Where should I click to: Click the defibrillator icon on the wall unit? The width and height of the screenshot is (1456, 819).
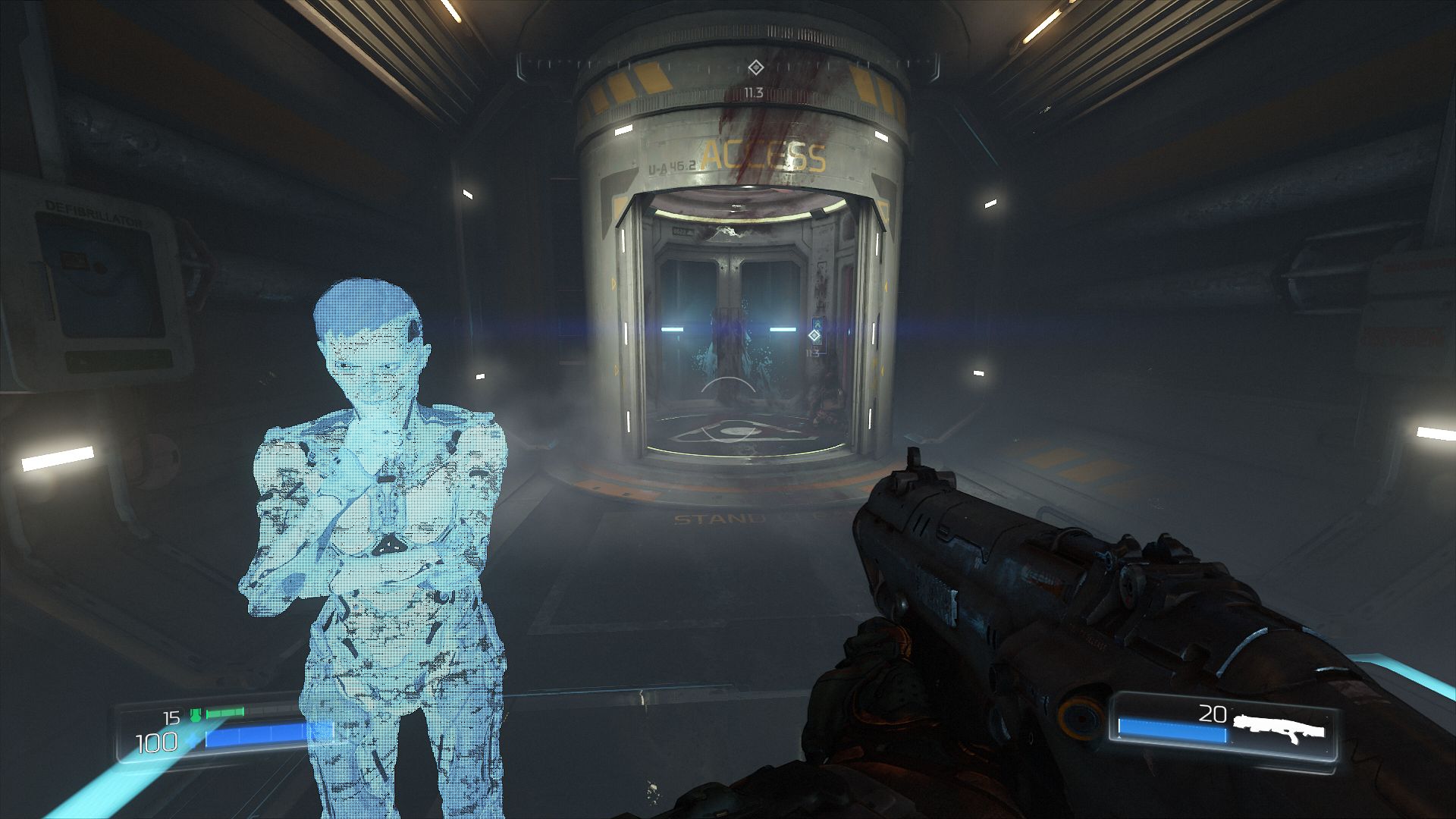[x=74, y=260]
